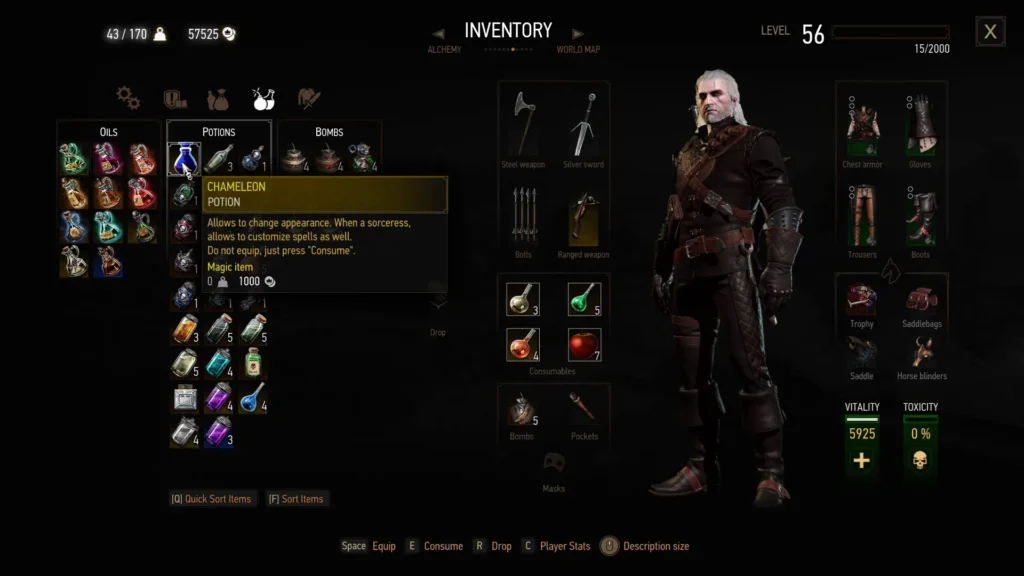
Task: Select the ranged weapon crossbow slot
Action: point(583,215)
